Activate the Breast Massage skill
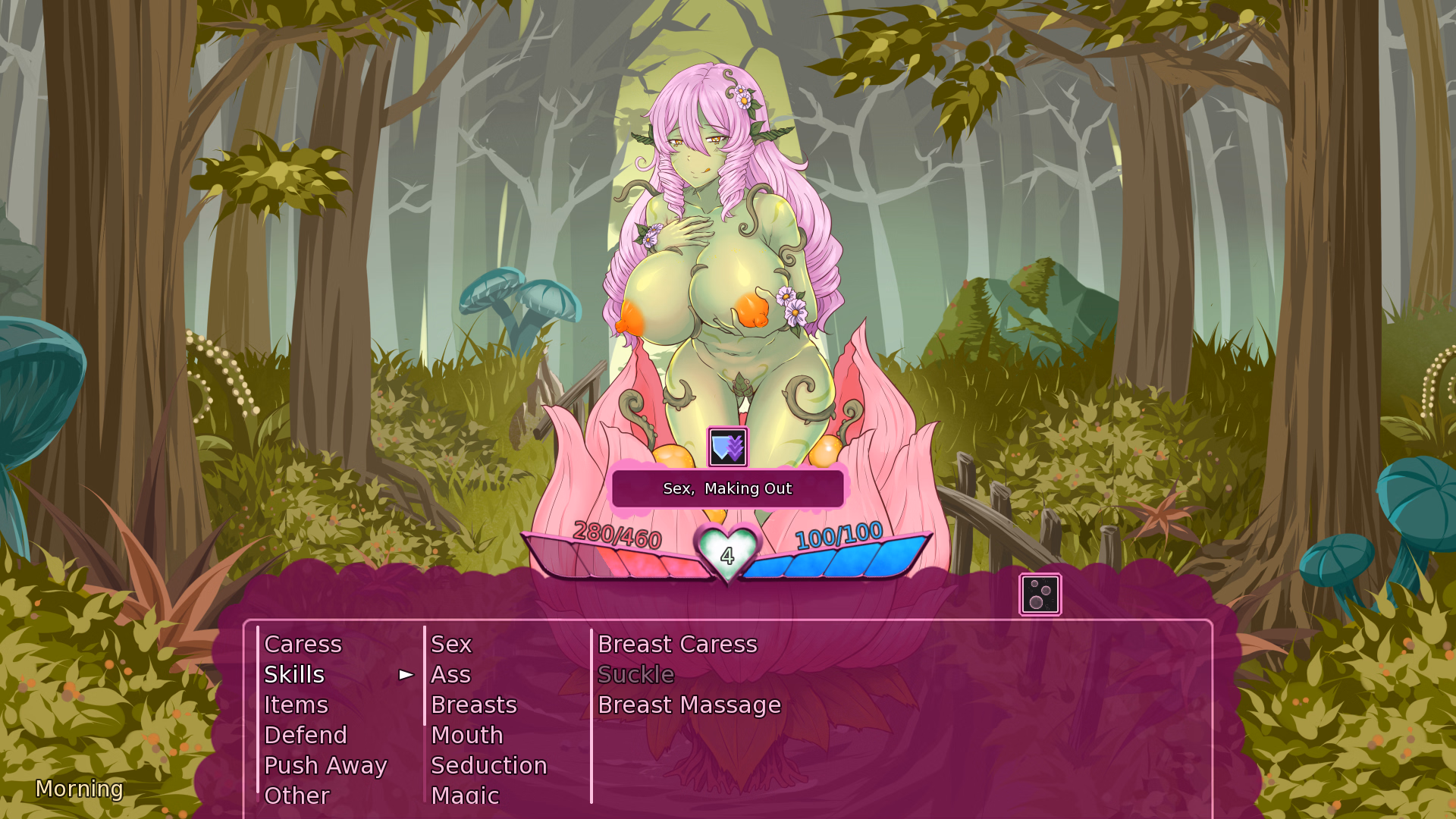Screen dimensions: 1456x819 [688, 704]
